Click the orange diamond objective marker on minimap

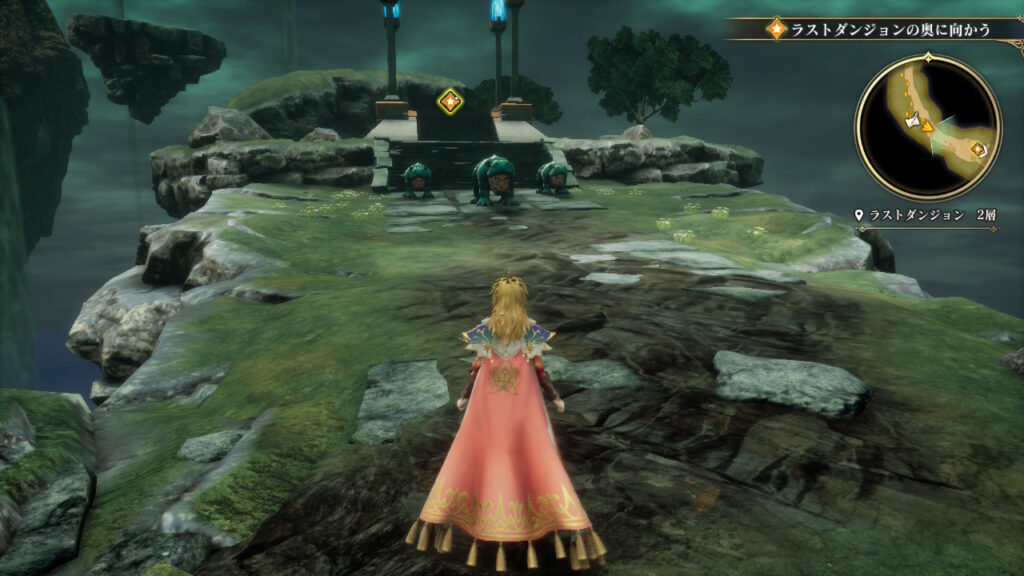(977, 149)
